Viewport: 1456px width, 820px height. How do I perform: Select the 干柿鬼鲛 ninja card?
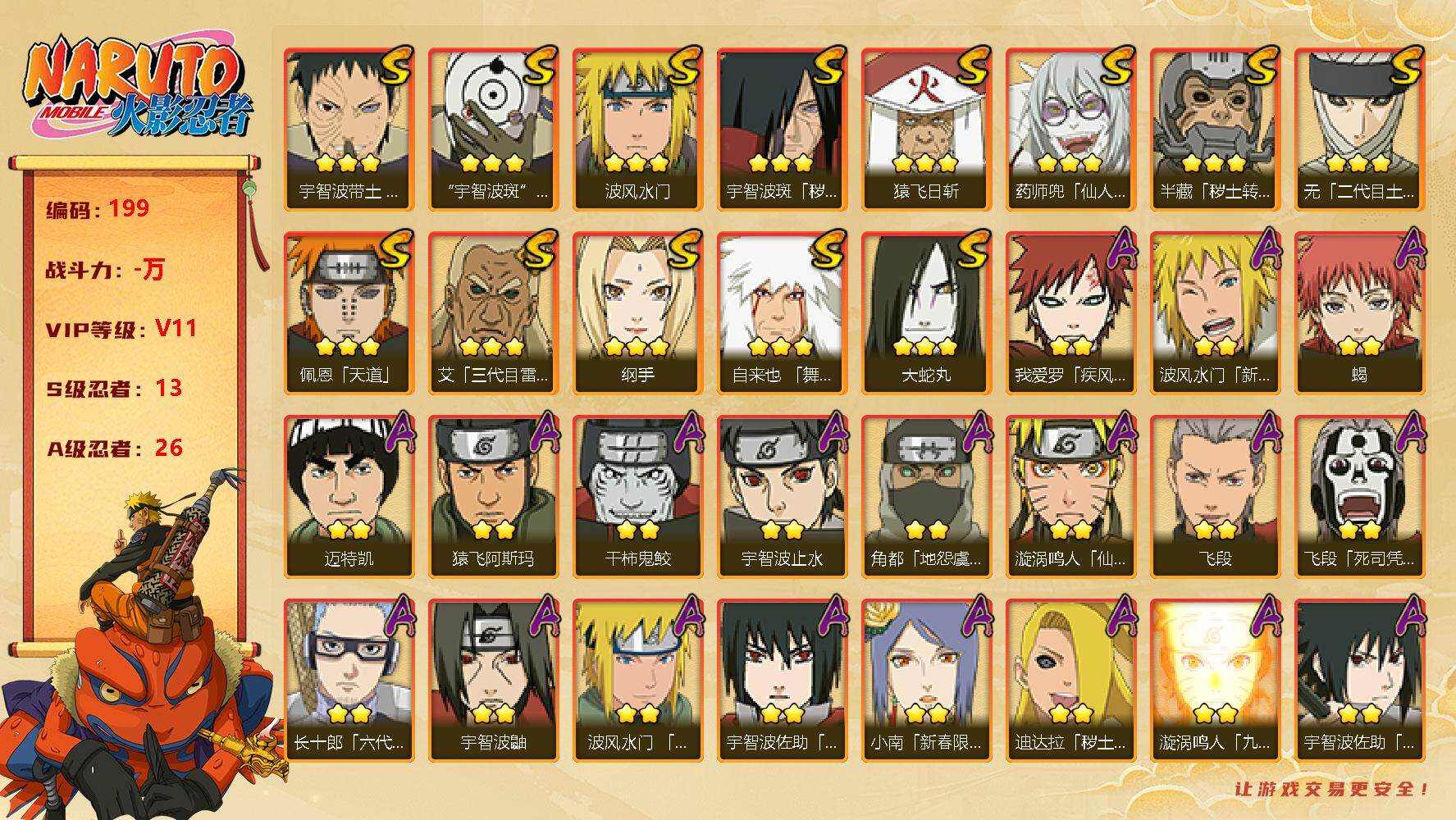click(x=637, y=496)
